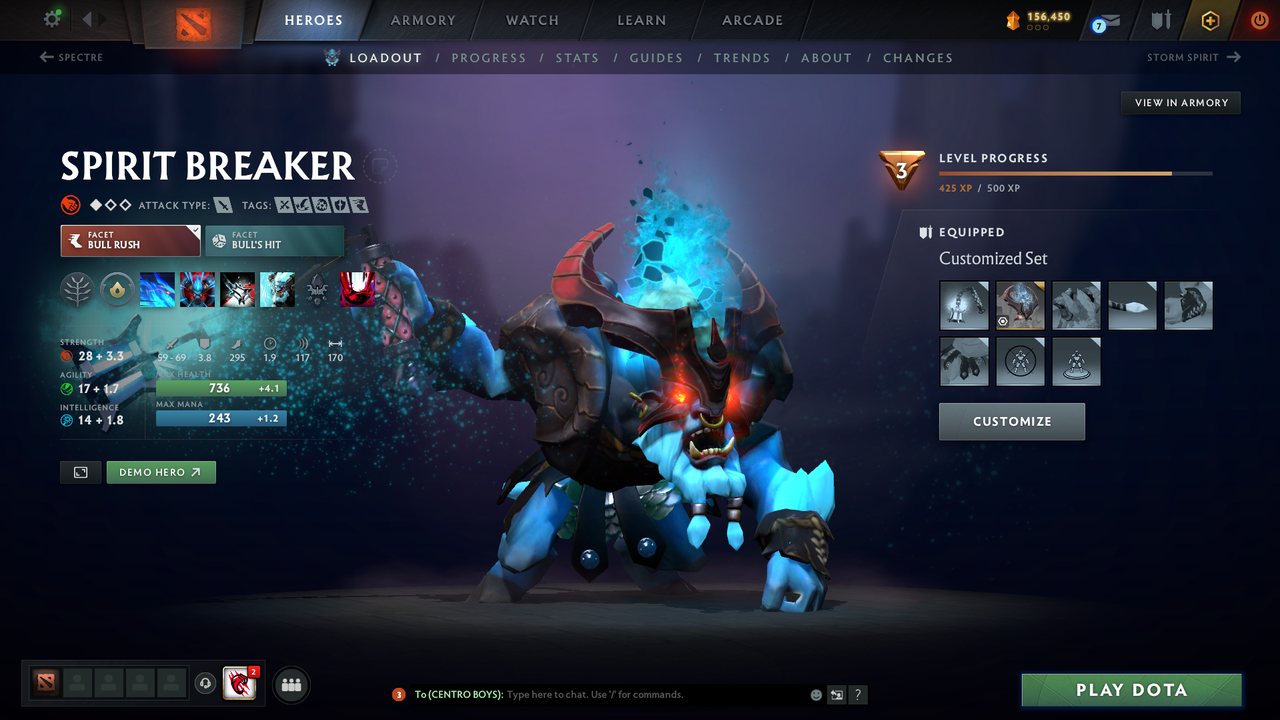Image resolution: width=1280 pixels, height=720 pixels.
Task: Switch to the GUIDES tab
Action: click(x=656, y=57)
